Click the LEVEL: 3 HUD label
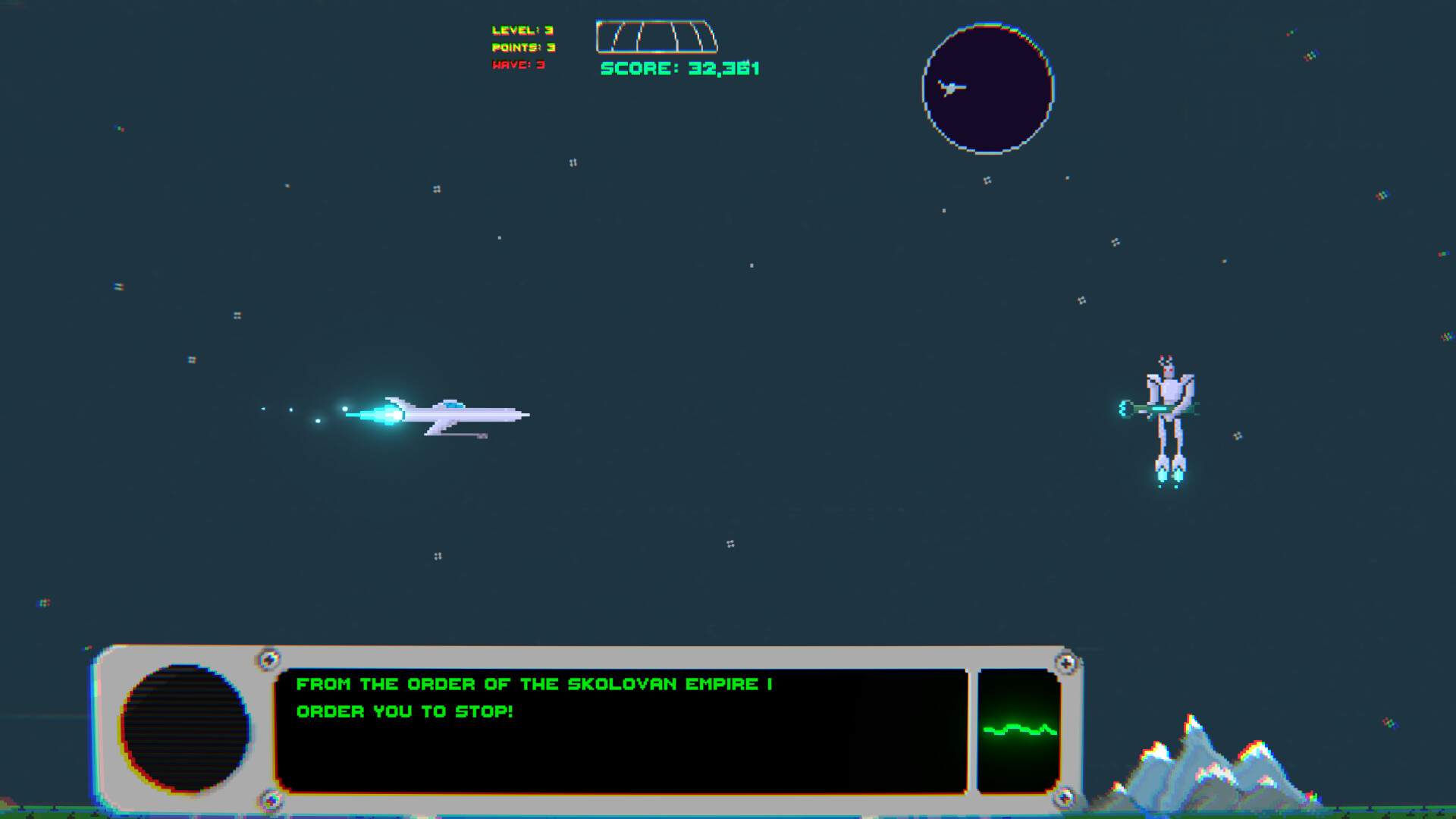This screenshot has width=1456, height=819. pos(524,30)
